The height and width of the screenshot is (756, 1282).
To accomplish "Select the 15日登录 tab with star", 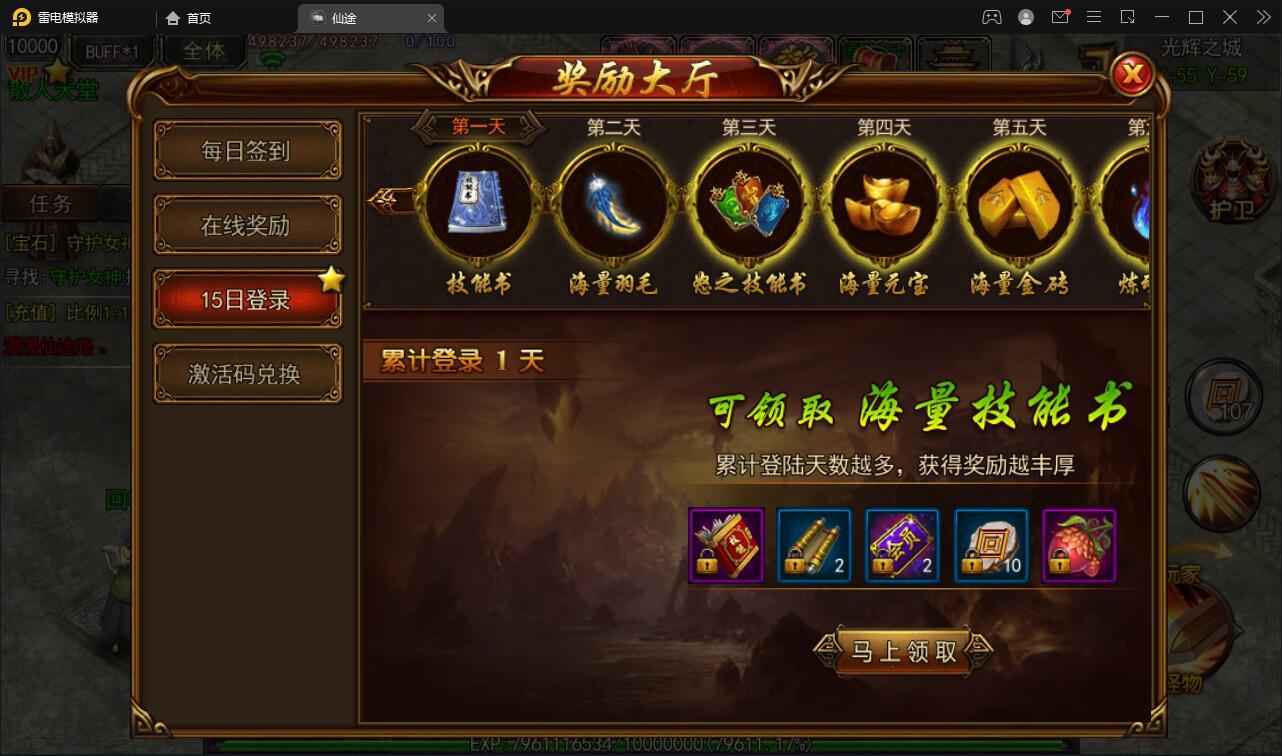I will [x=246, y=299].
